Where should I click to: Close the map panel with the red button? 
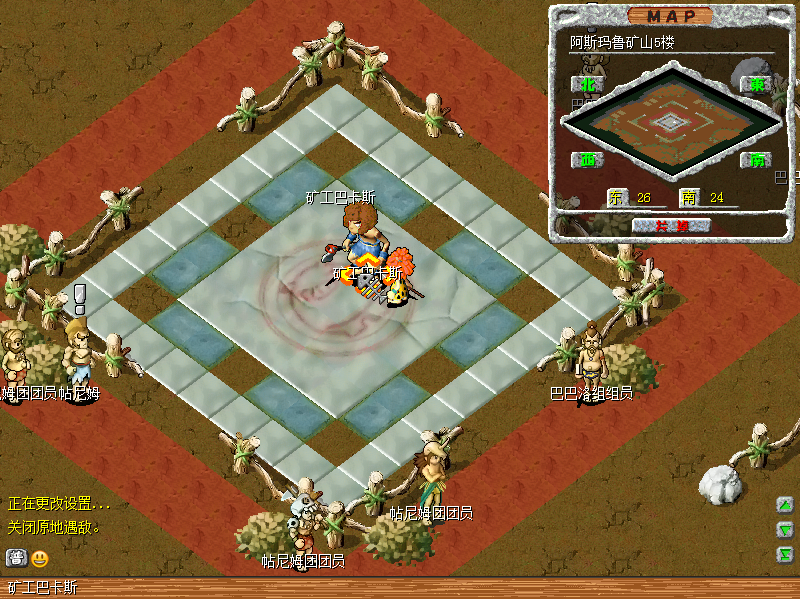click(671, 225)
